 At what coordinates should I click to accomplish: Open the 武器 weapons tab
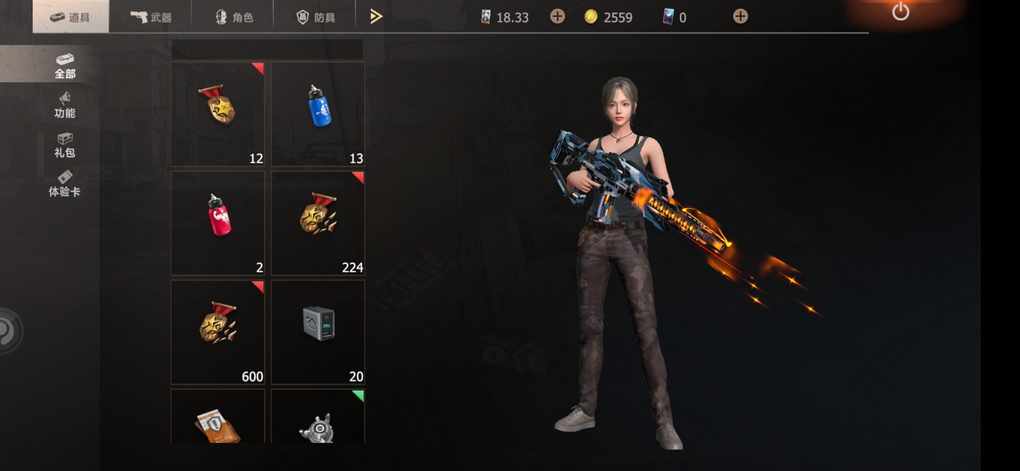point(151,17)
